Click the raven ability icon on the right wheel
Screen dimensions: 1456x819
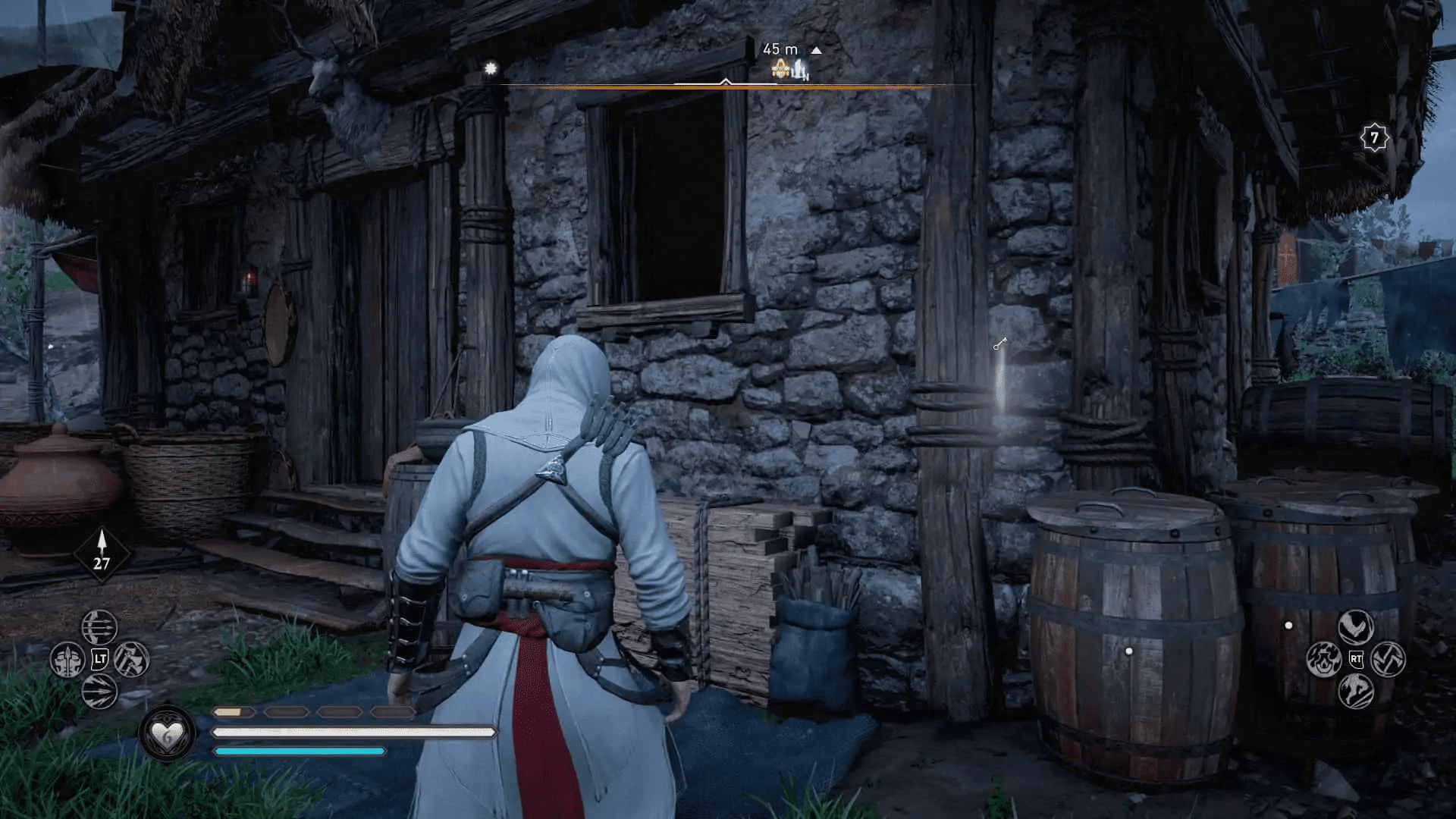1355,626
